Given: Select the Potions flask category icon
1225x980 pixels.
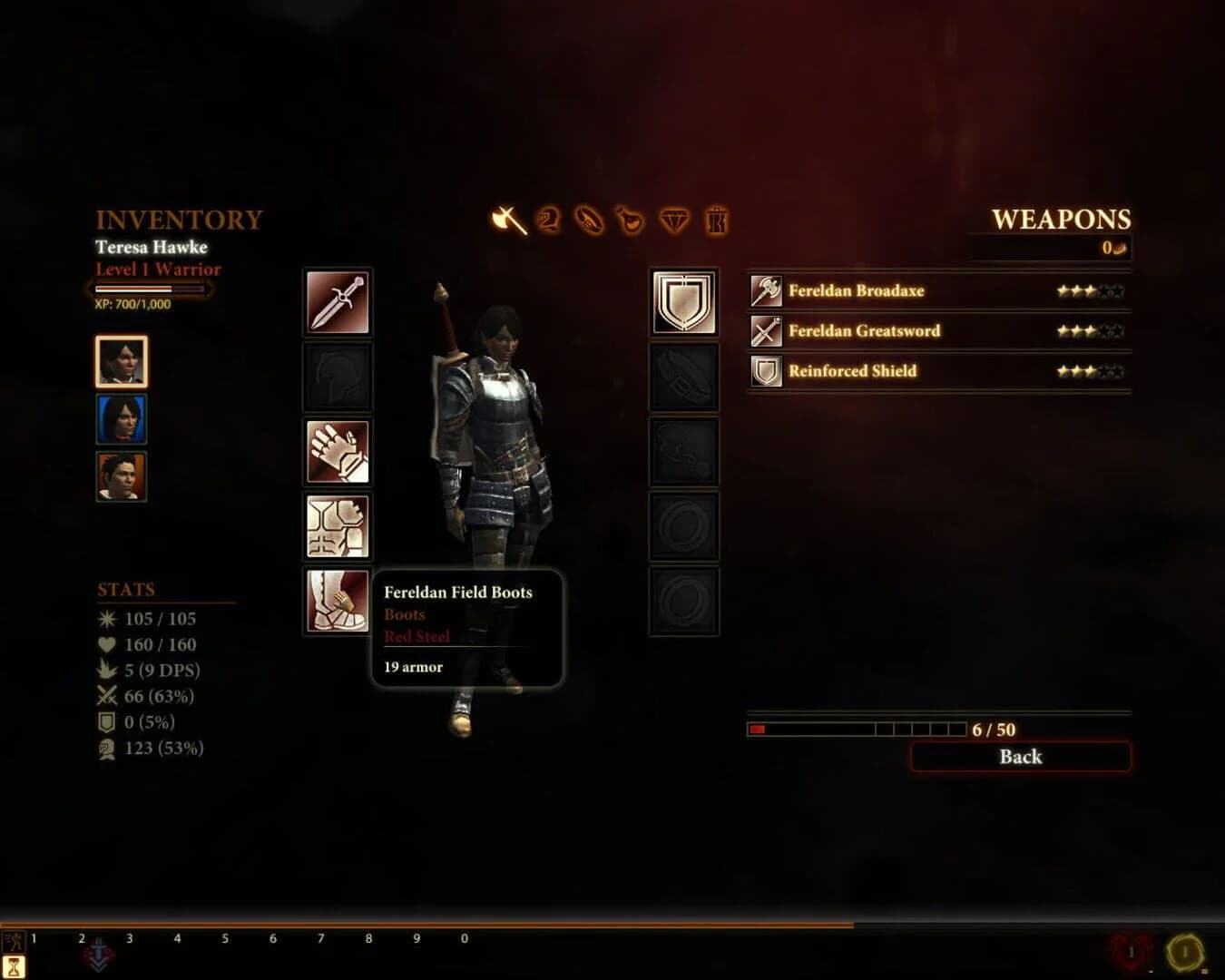Looking at the screenshot, I should [x=632, y=220].
